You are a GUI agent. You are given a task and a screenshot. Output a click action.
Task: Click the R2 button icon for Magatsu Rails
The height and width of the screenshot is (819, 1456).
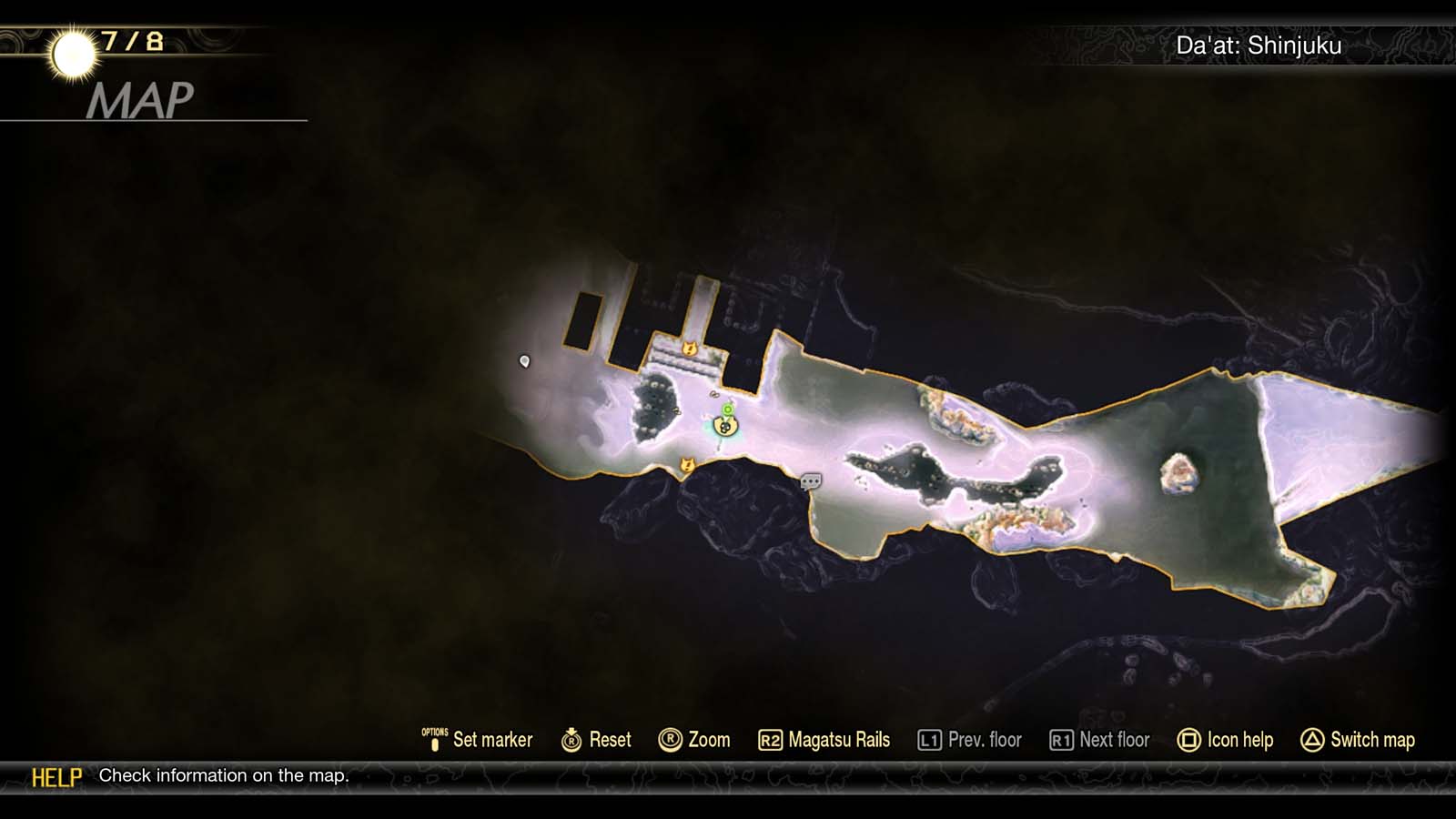click(772, 740)
